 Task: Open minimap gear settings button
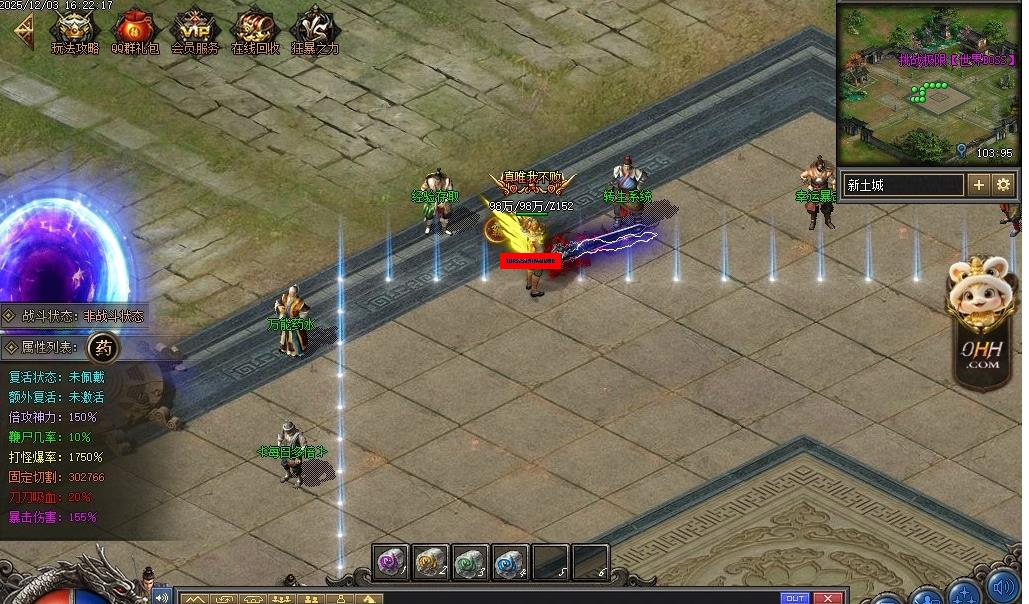pyautogui.click(x=1002, y=185)
